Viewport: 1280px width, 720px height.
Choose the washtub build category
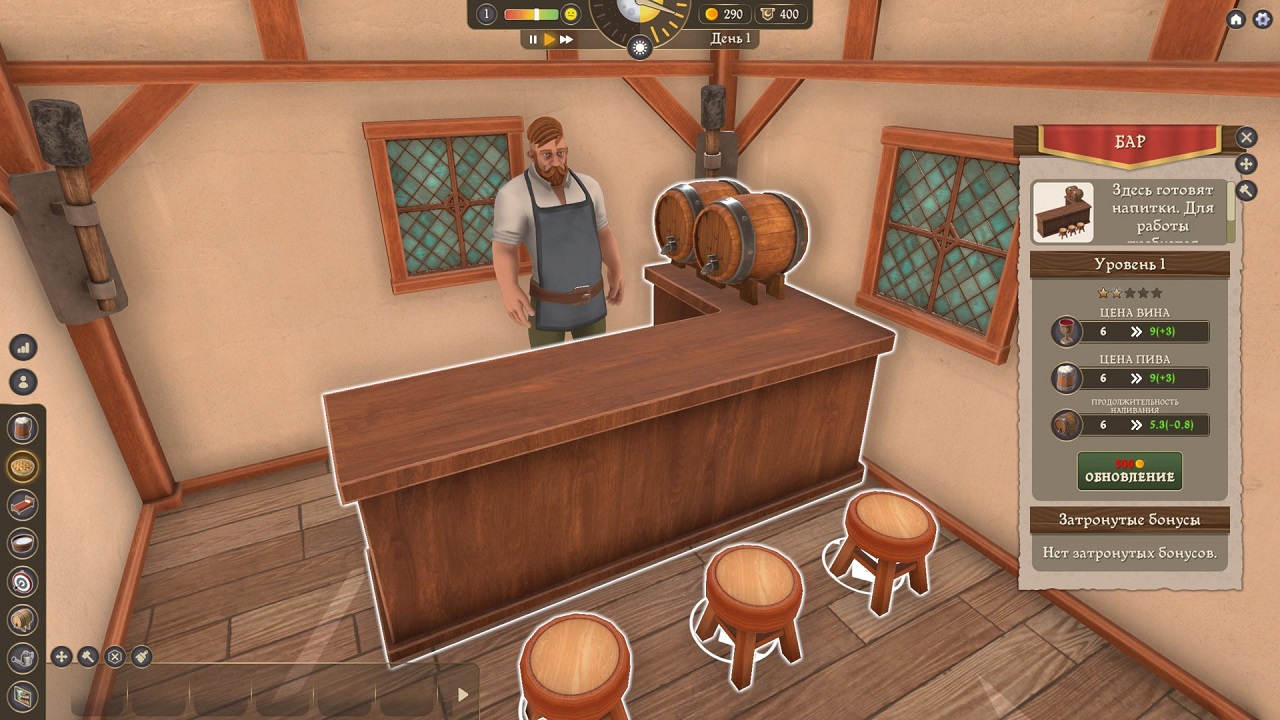click(x=23, y=543)
